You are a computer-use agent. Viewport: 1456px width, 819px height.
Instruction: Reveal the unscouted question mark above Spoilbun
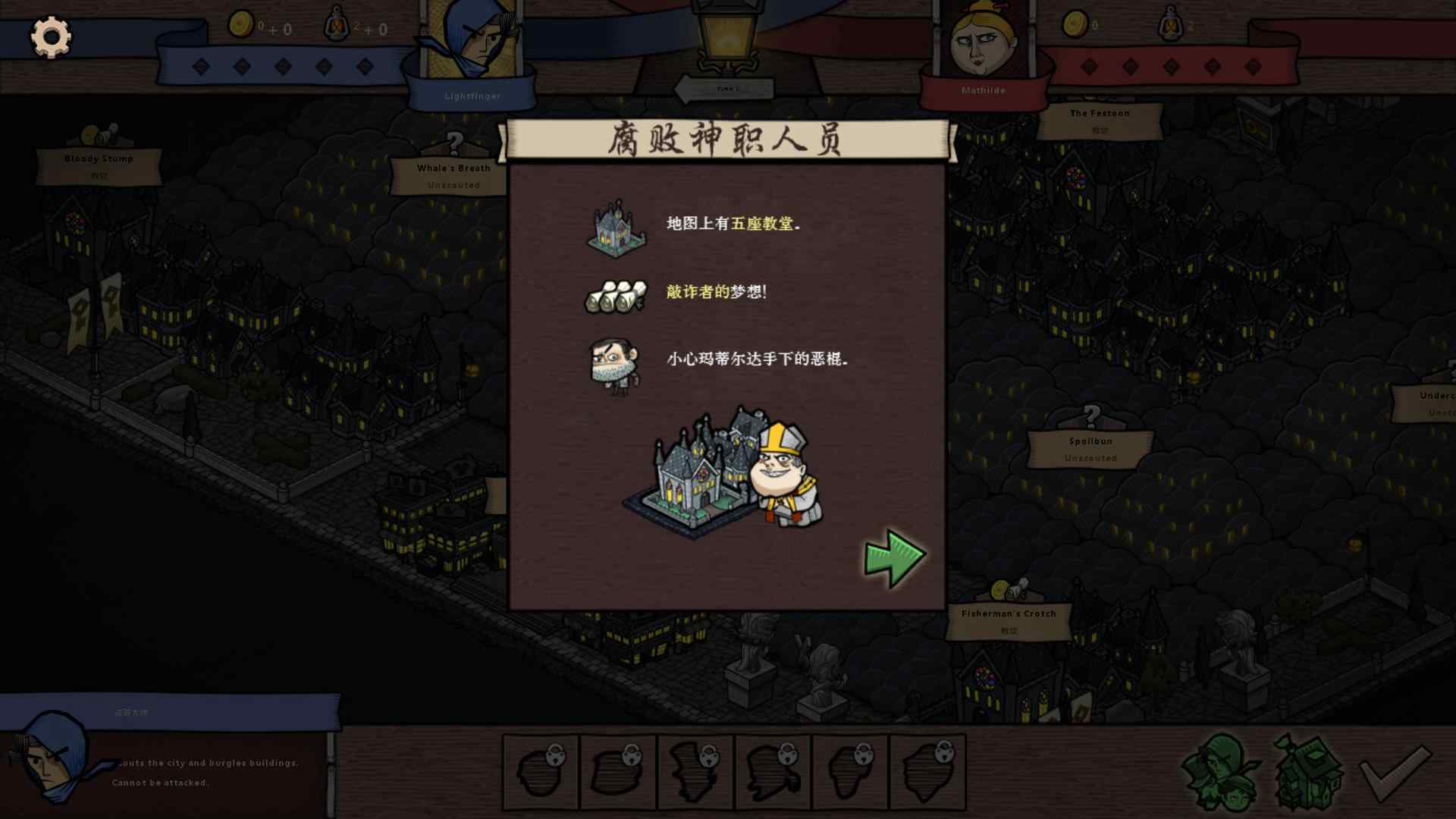click(x=1090, y=416)
